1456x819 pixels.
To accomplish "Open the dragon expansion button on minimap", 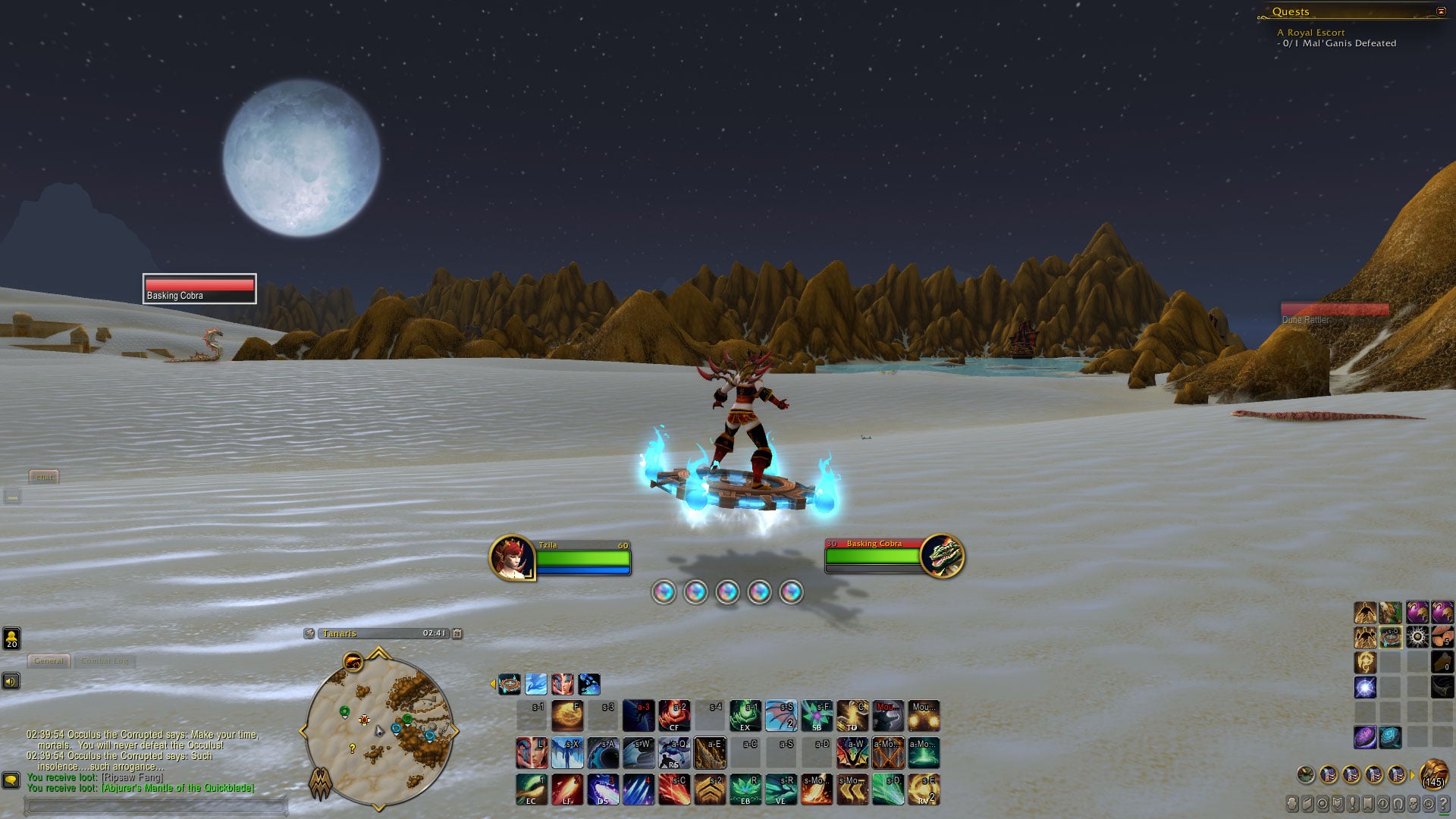I will click(321, 784).
